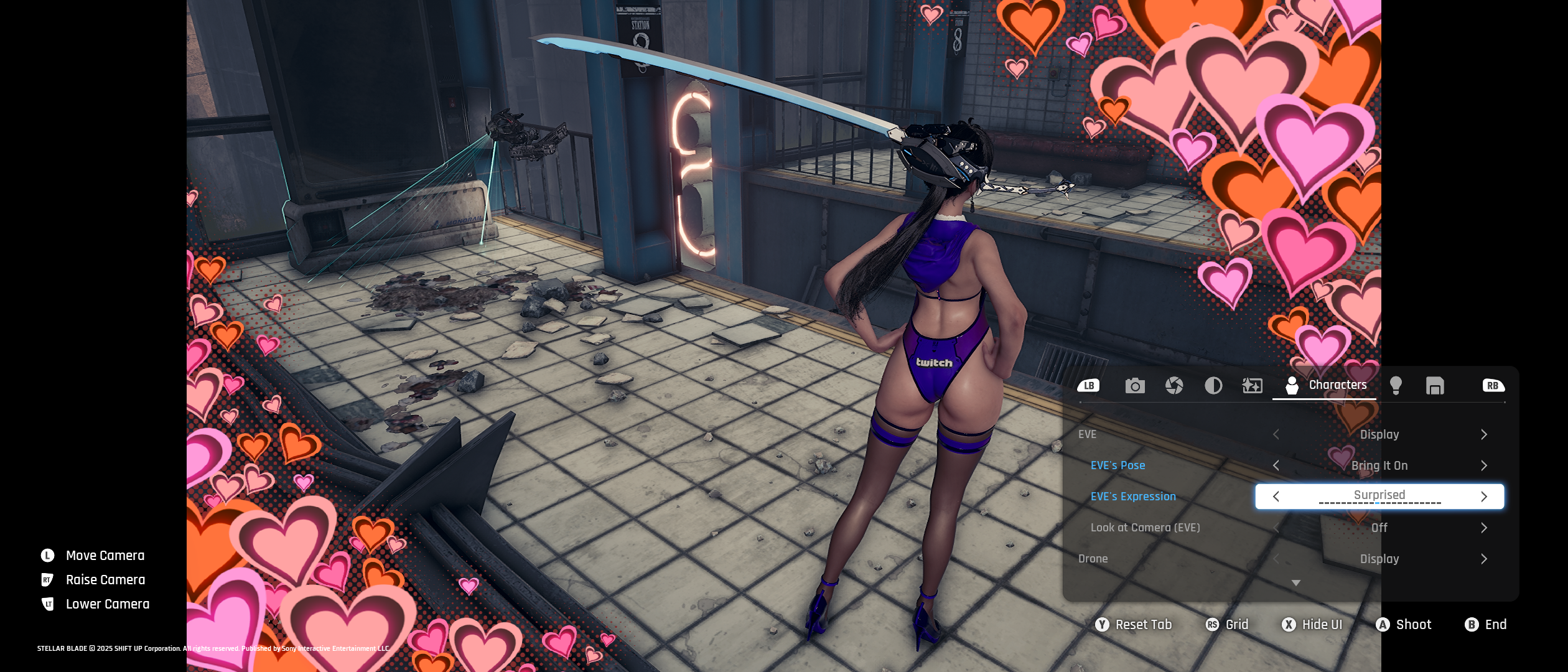Open the camera settings tab
Screen dimensions: 1568x672
point(1135,386)
